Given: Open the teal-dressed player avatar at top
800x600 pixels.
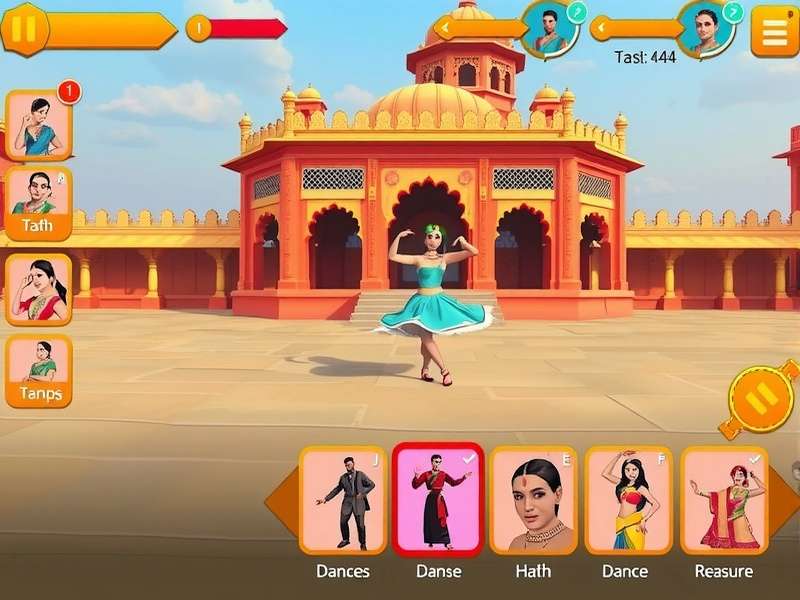Looking at the screenshot, I should coord(549,28).
